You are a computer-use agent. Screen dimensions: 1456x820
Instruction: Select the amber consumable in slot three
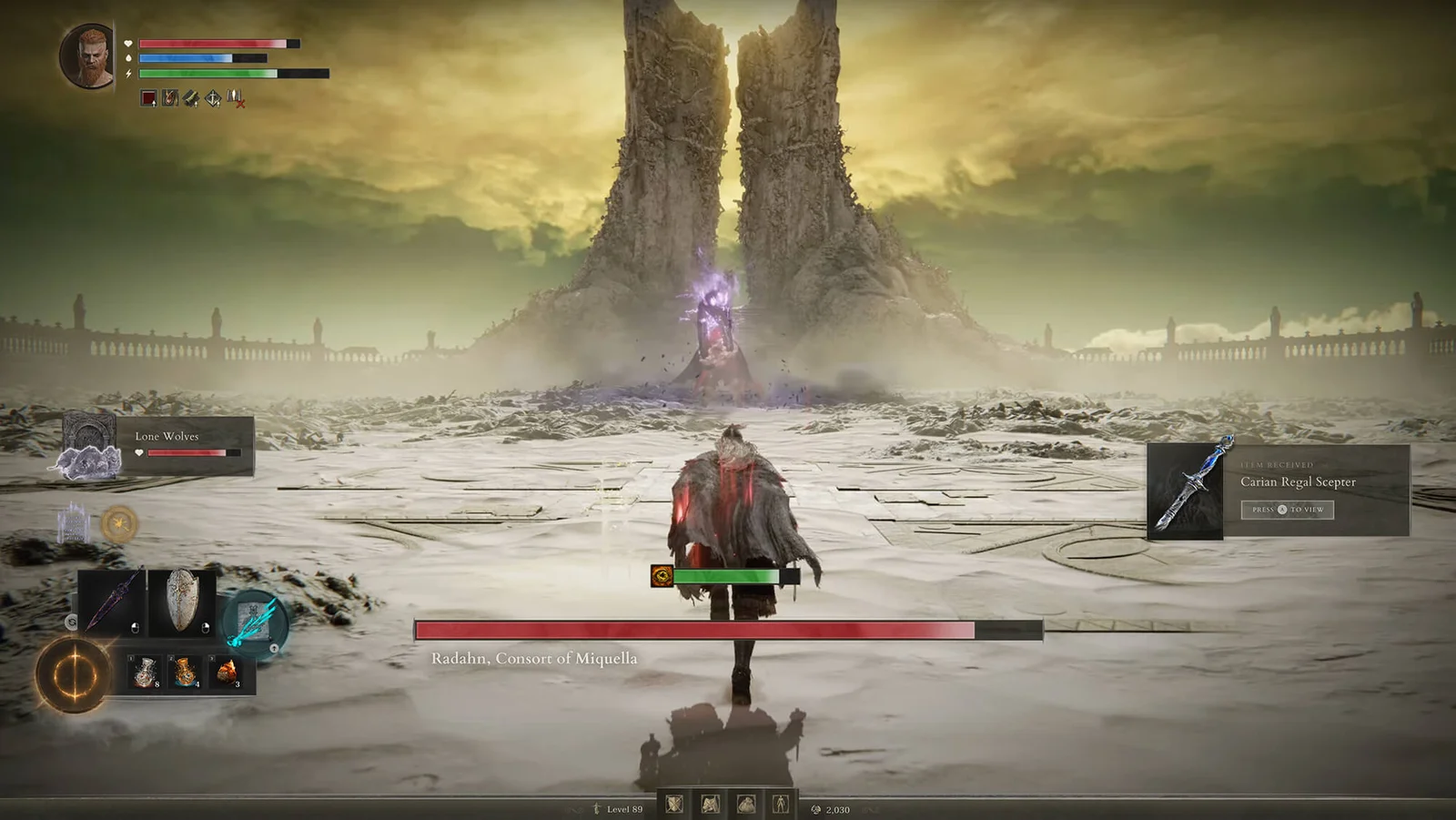coord(227,673)
